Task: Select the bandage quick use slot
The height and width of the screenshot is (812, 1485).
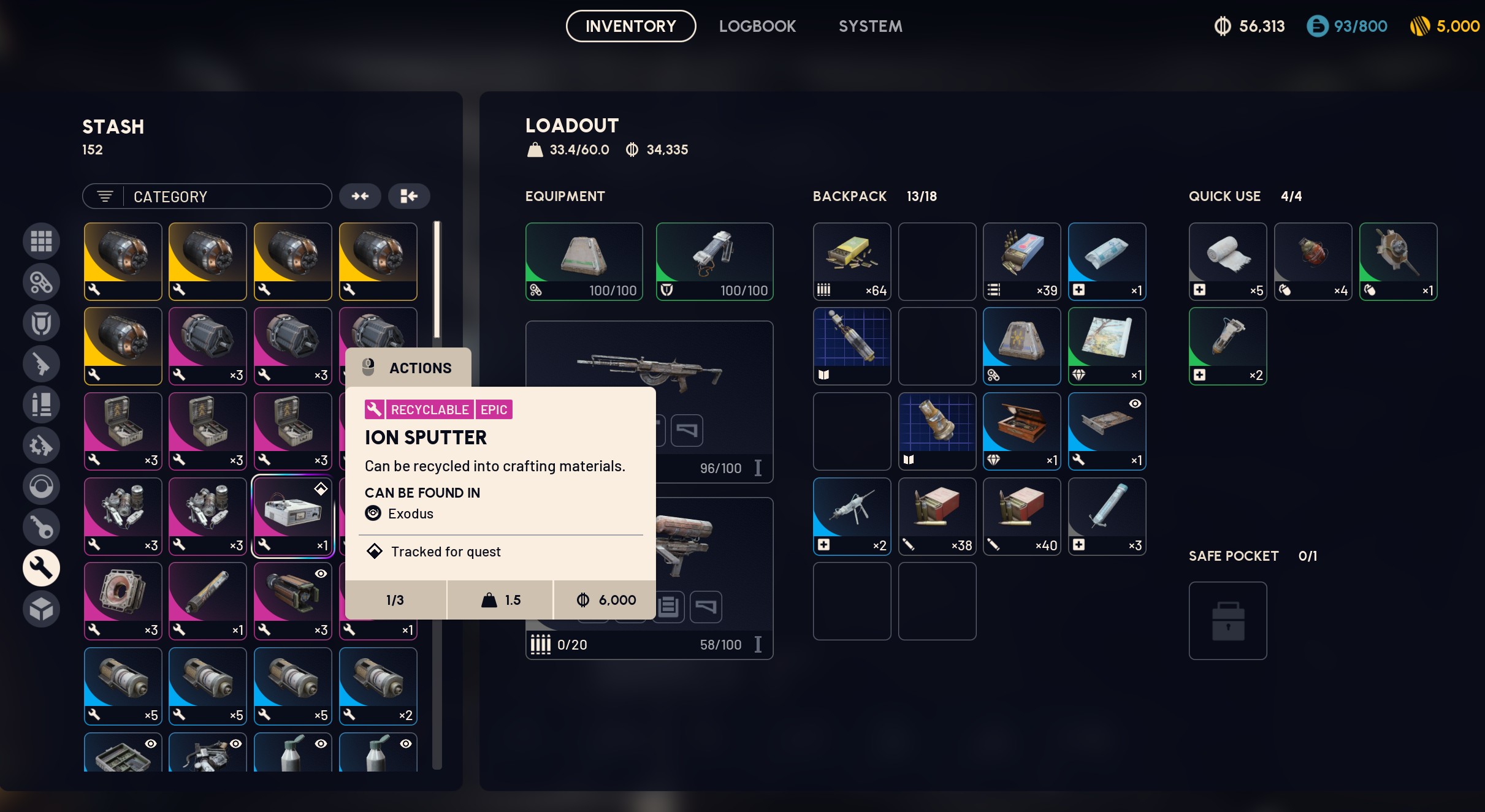Action: pyautogui.click(x=1227, y=261)
